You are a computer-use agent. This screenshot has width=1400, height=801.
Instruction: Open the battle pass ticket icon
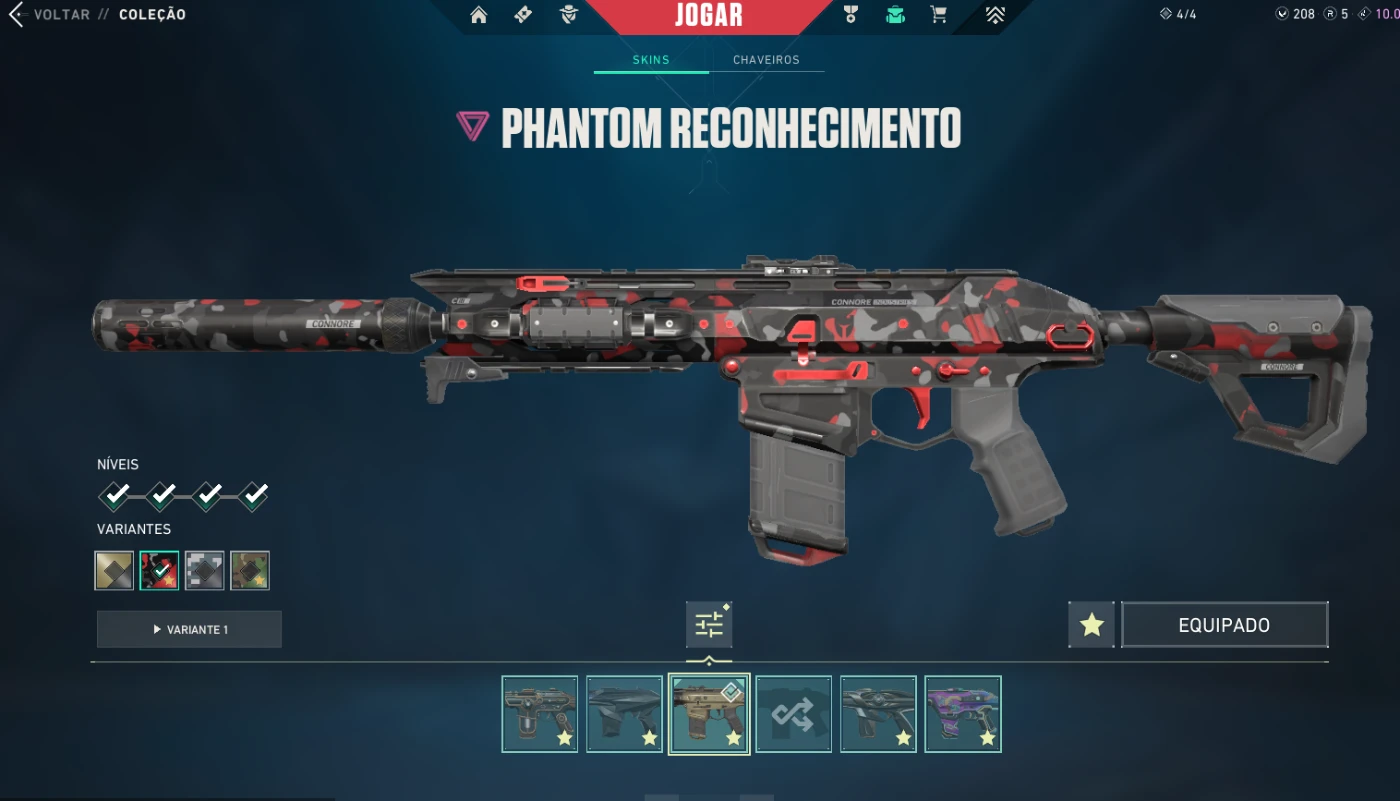(x=524, y=15)
